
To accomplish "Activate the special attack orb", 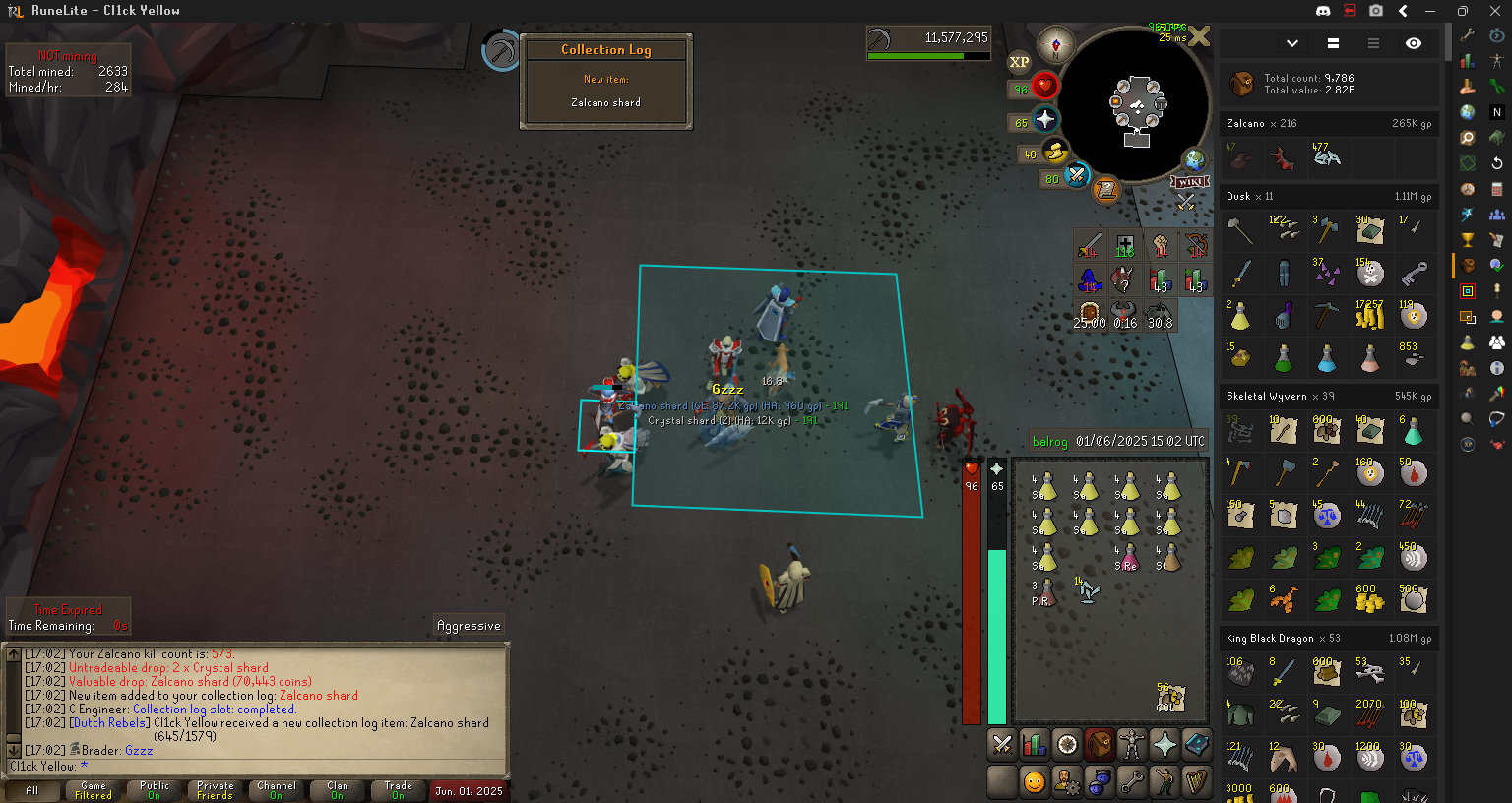I will pyautogui.click(x=1077, y=176).
